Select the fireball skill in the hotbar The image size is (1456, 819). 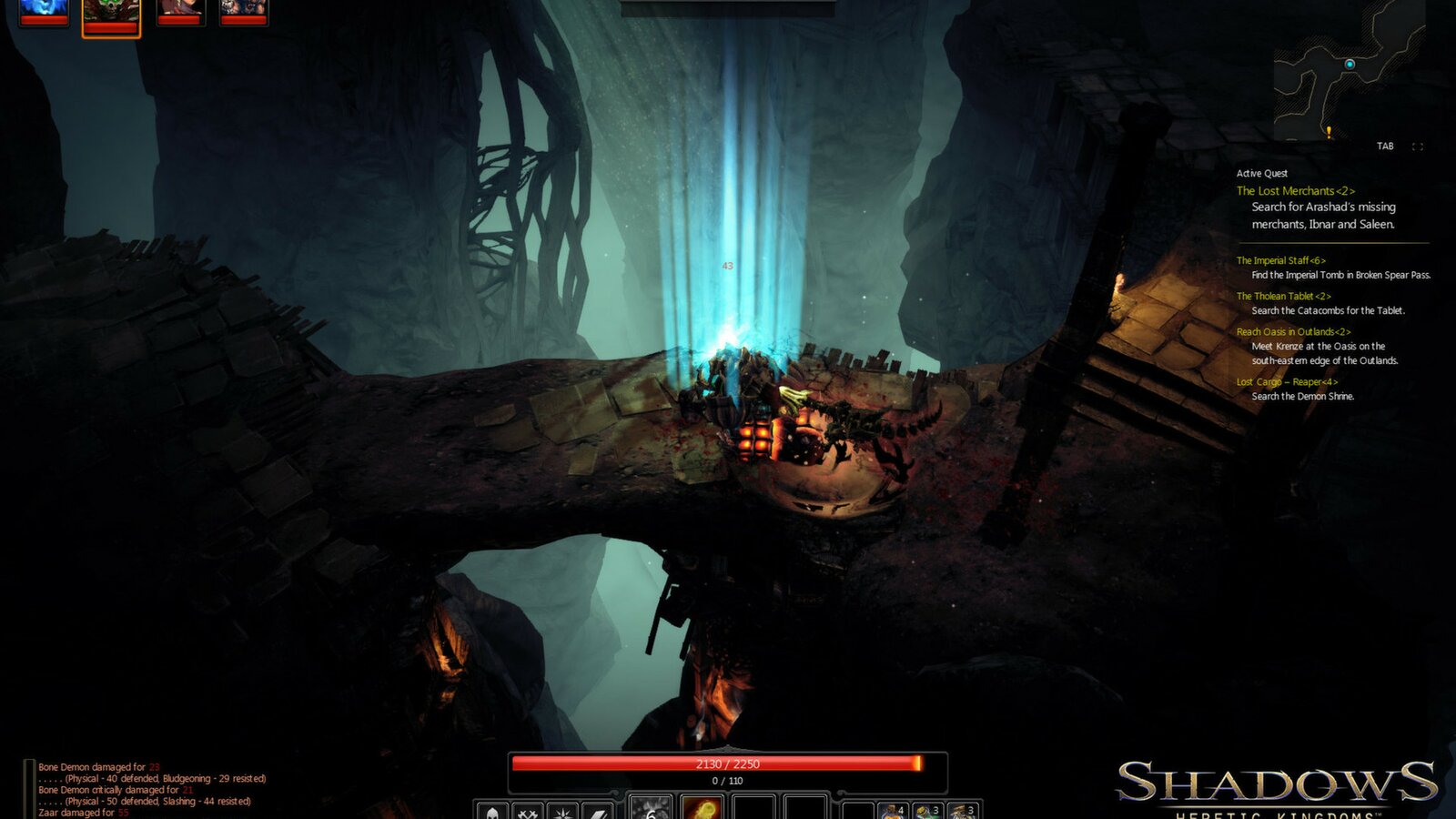pyautogui.click(x=701, y=810)
